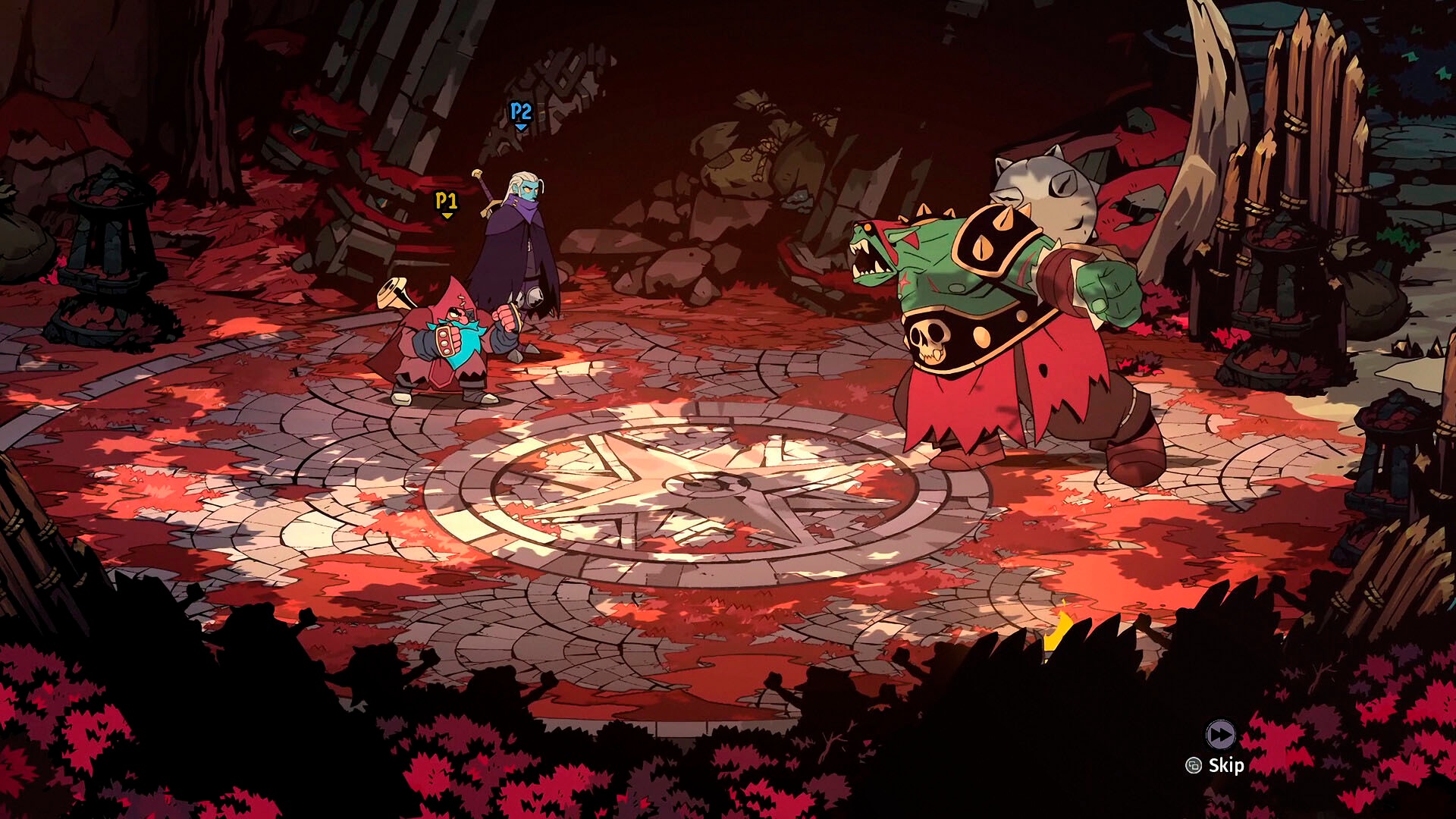Select the yellow P1 player marker

[446, 200]
